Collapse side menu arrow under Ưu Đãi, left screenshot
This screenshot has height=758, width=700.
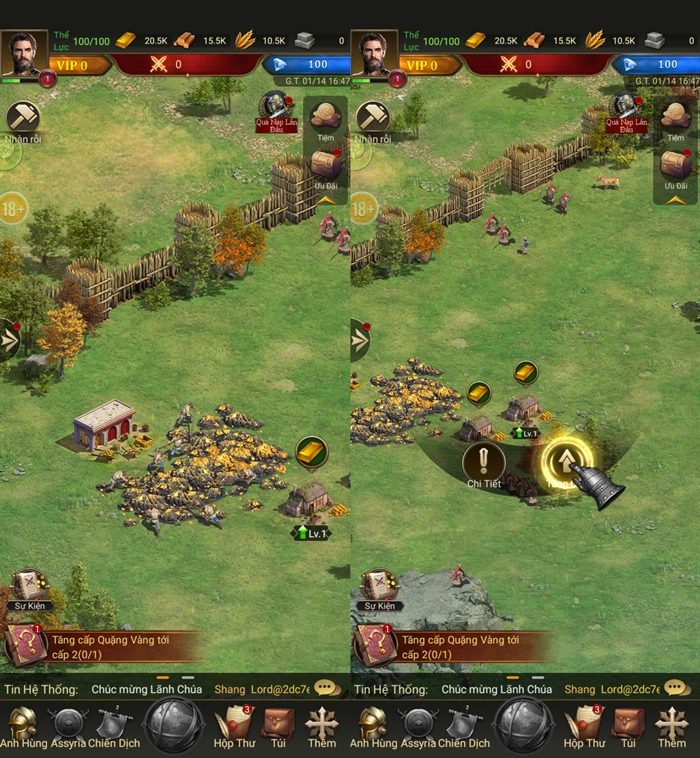point(326,199)
